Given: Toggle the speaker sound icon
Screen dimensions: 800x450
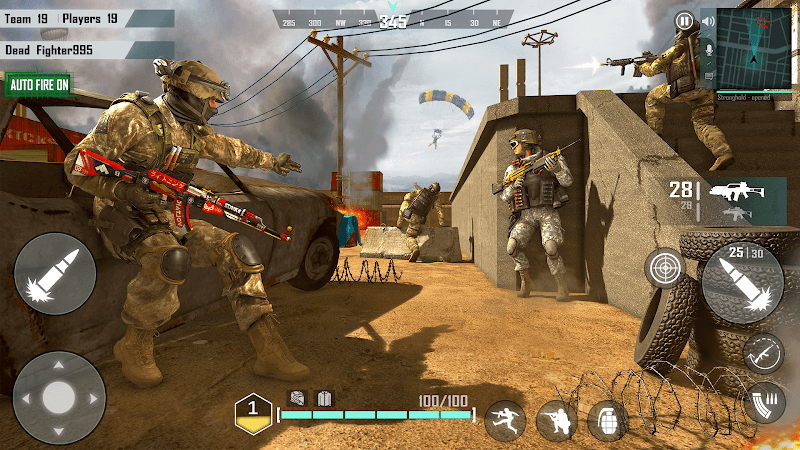Looking at the screenshot, I should (709, 22).
